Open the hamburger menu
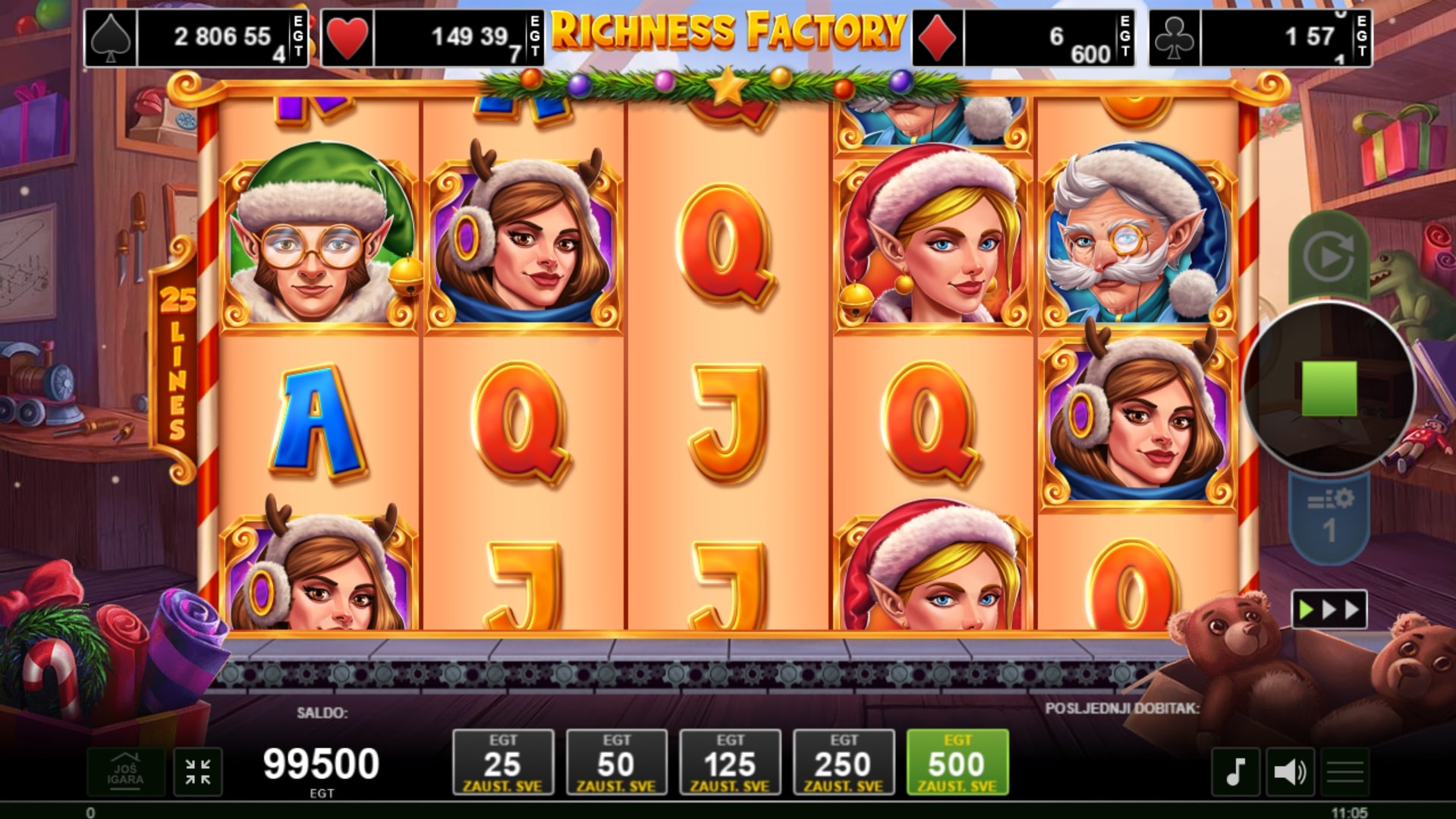The width and height of the screenshot is (1456, 819). 1345,772
